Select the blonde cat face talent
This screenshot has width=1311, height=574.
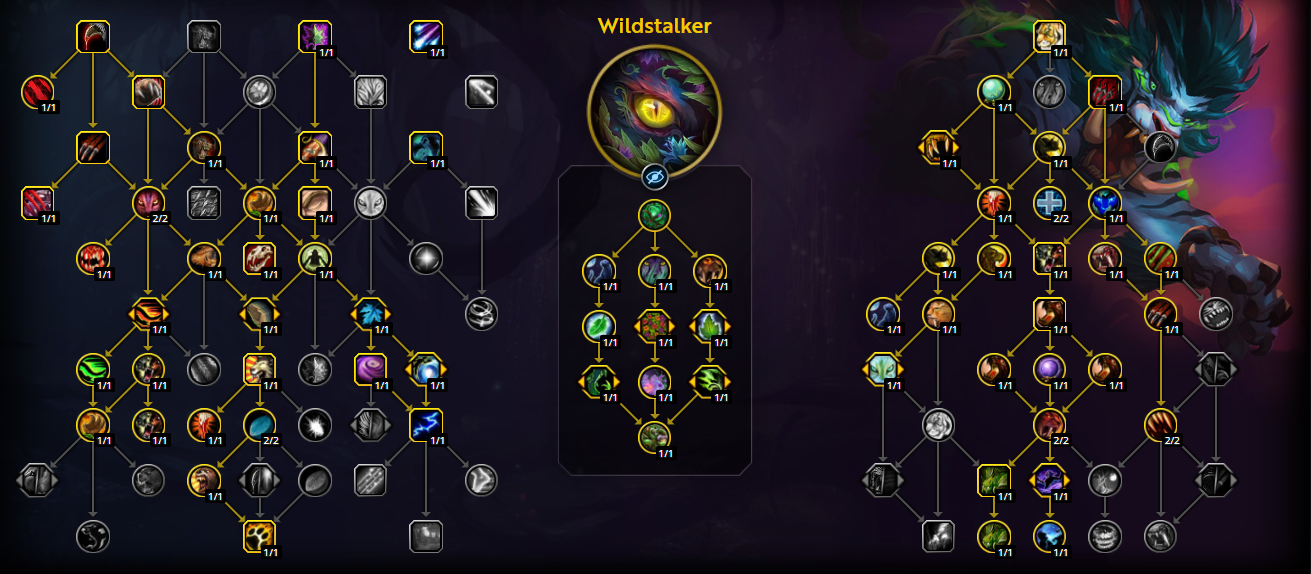(x=1049, y=37)
